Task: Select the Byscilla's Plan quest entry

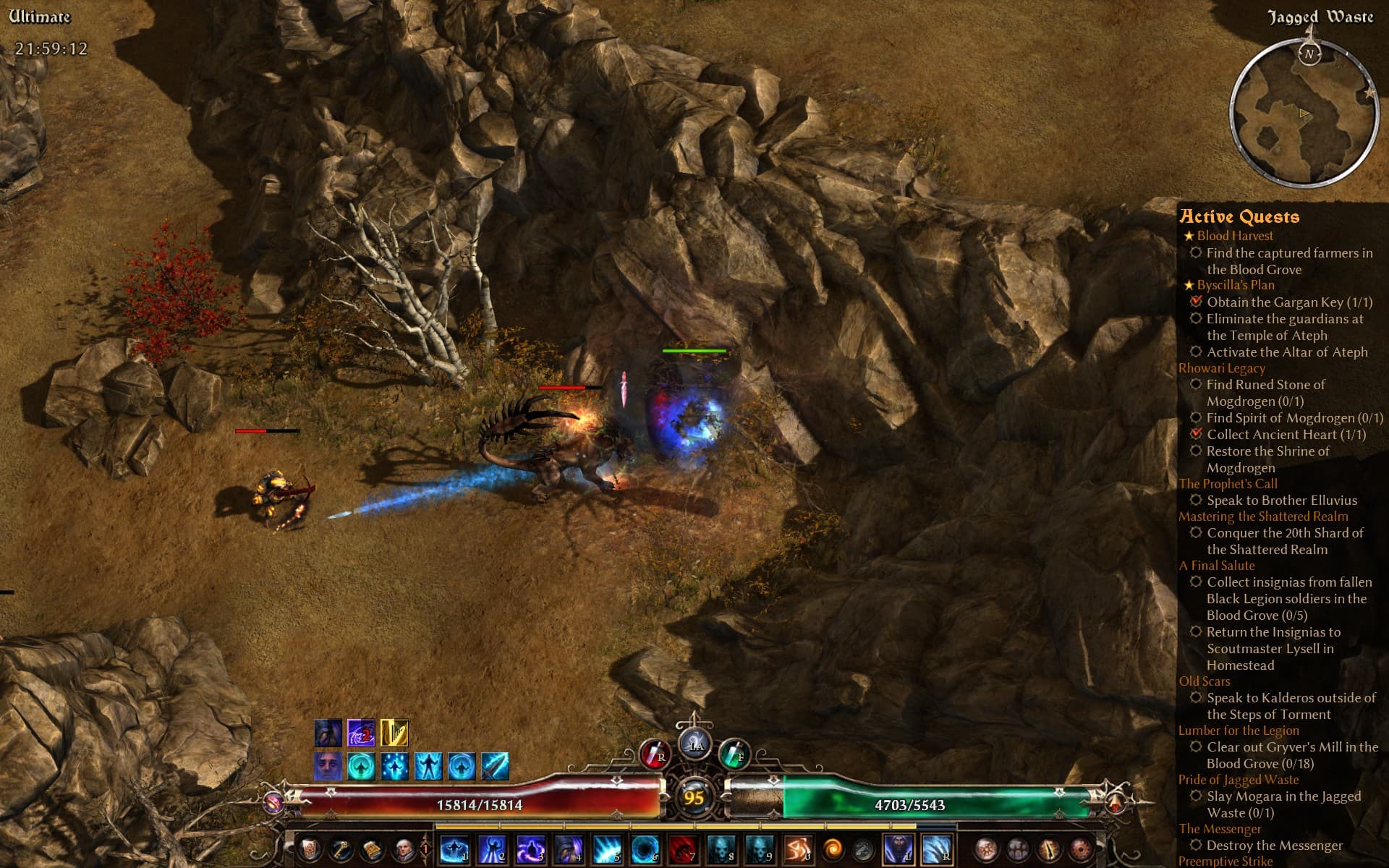Action: pyautogui.click(x=1236, y=285)
